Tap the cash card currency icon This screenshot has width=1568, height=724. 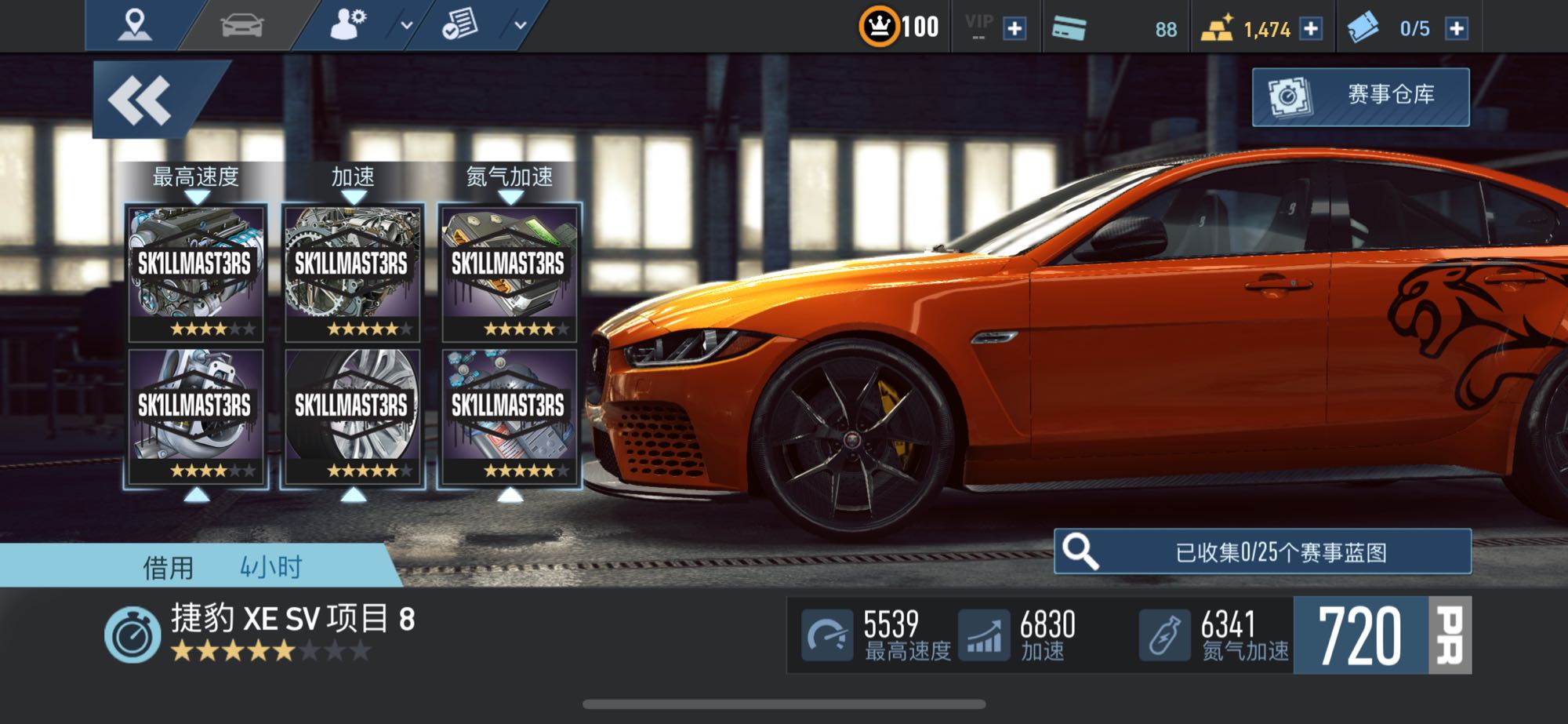(1069, 29)
